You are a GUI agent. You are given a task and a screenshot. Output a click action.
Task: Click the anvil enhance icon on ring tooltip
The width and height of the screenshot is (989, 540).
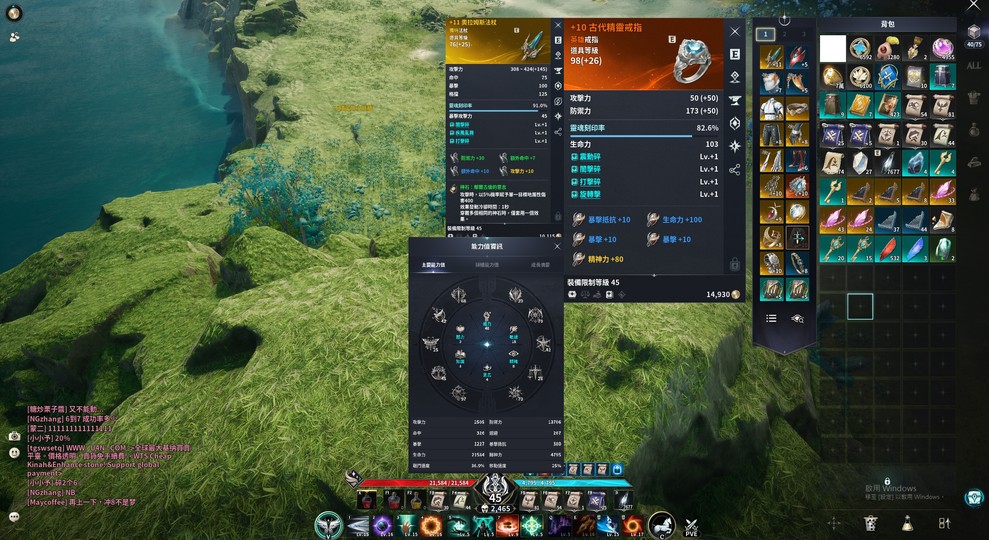(x=735, y=100)
